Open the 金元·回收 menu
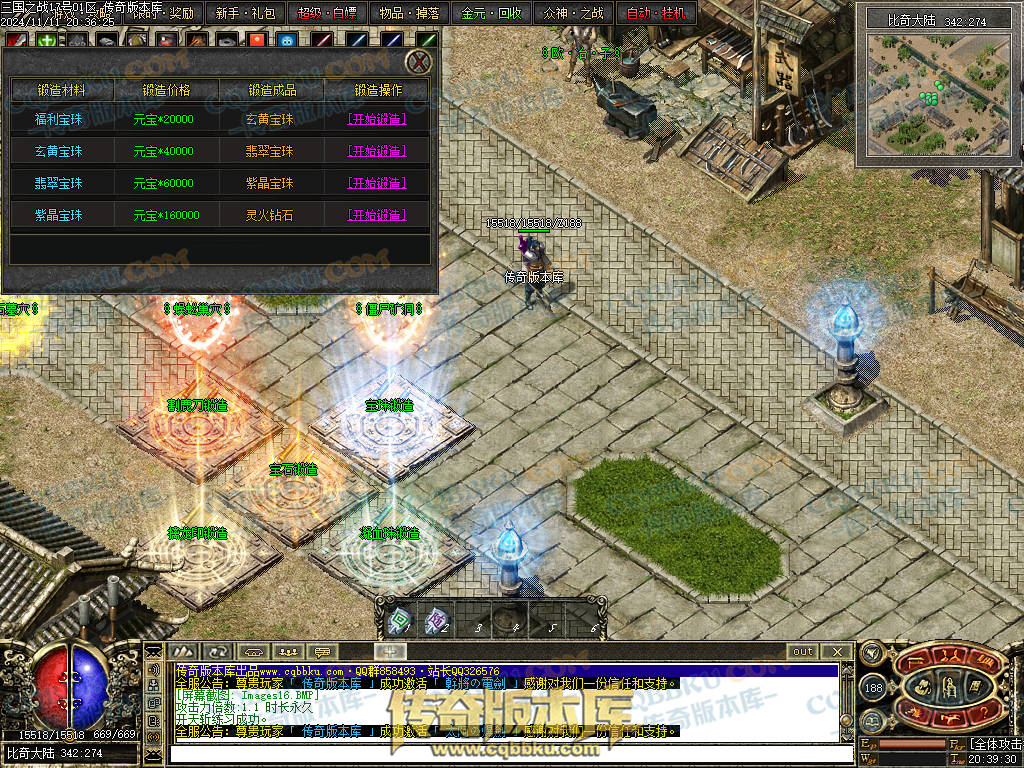The image size is (1024, 768). click(493, 14)
